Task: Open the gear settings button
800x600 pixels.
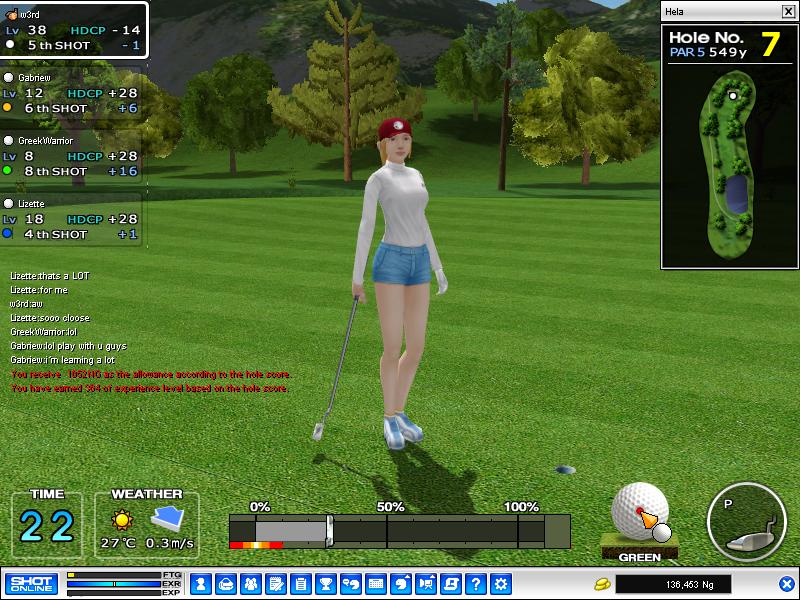Action: [x=501, y=583]
